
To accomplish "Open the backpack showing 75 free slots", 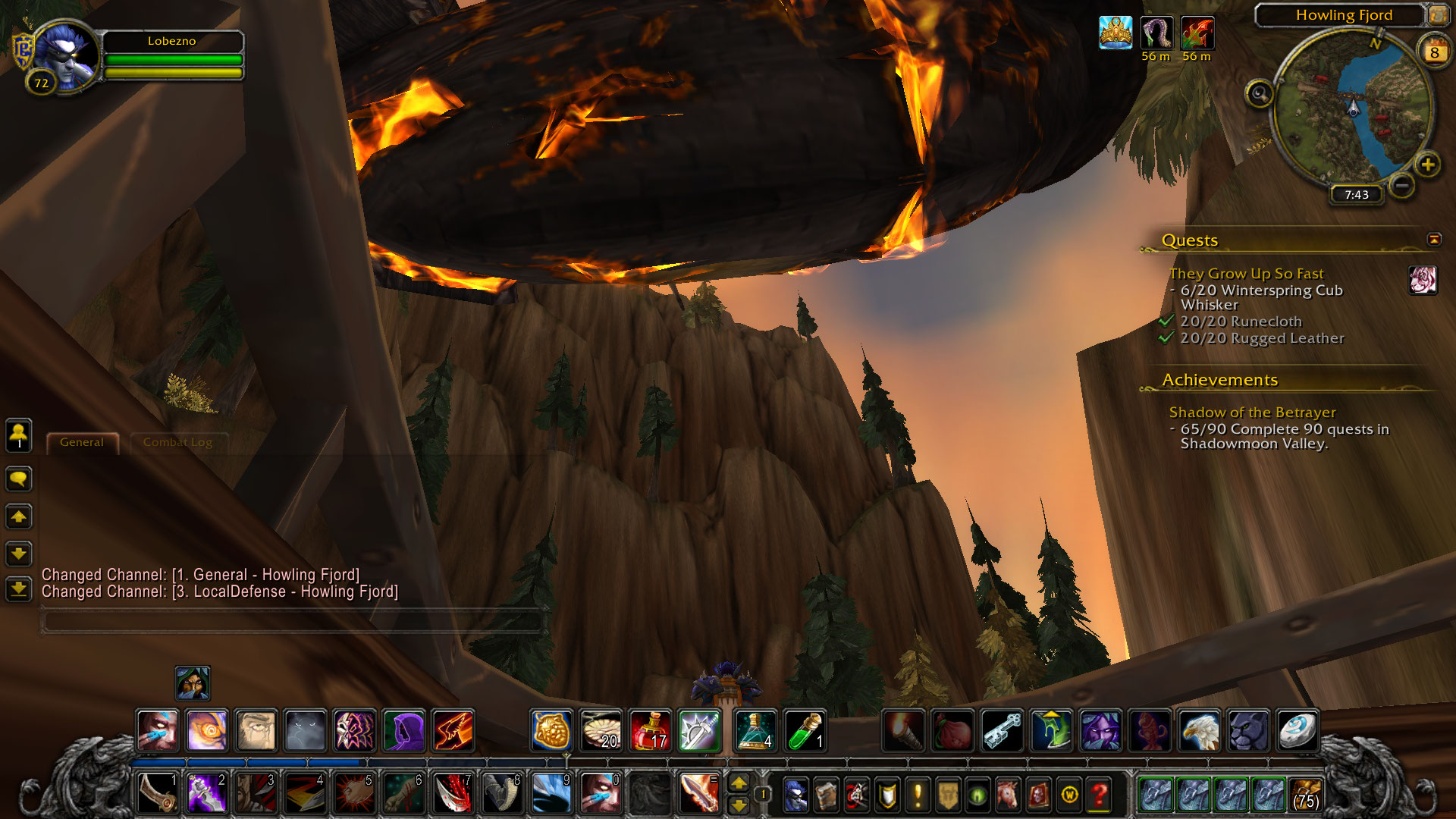I will 1305,795.
